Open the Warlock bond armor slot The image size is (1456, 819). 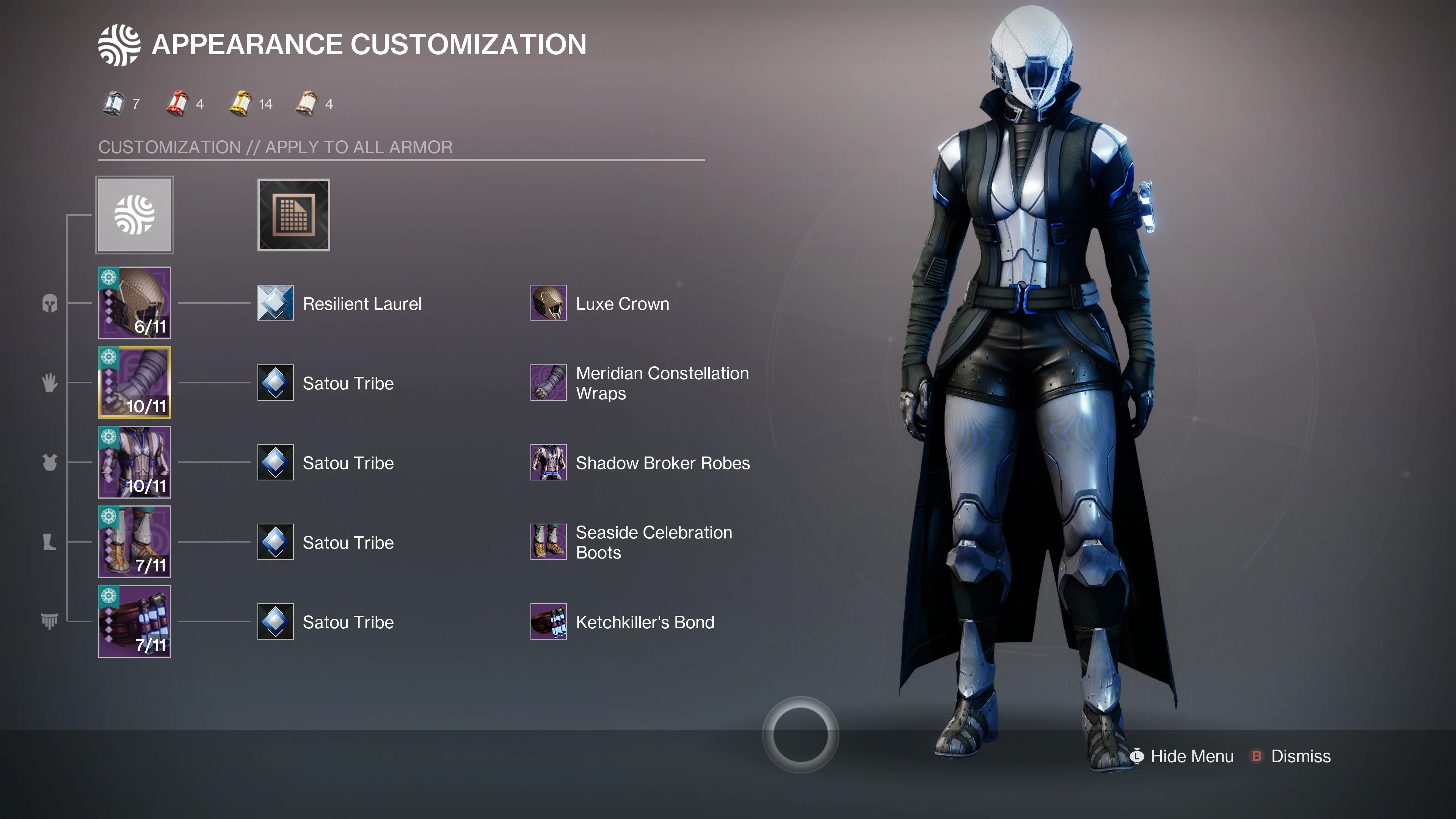pos(135,621)
